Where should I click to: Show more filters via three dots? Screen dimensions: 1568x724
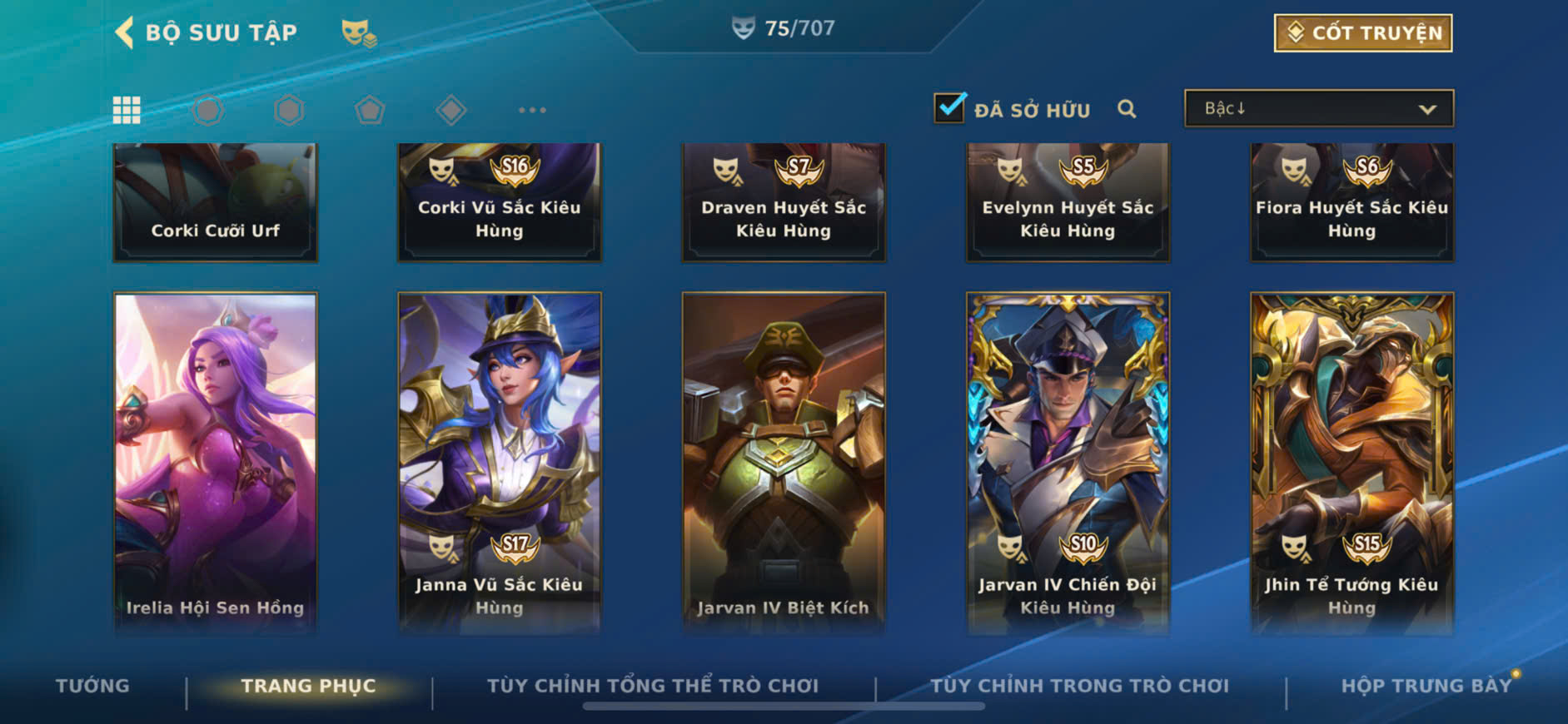tap(532, 110)
